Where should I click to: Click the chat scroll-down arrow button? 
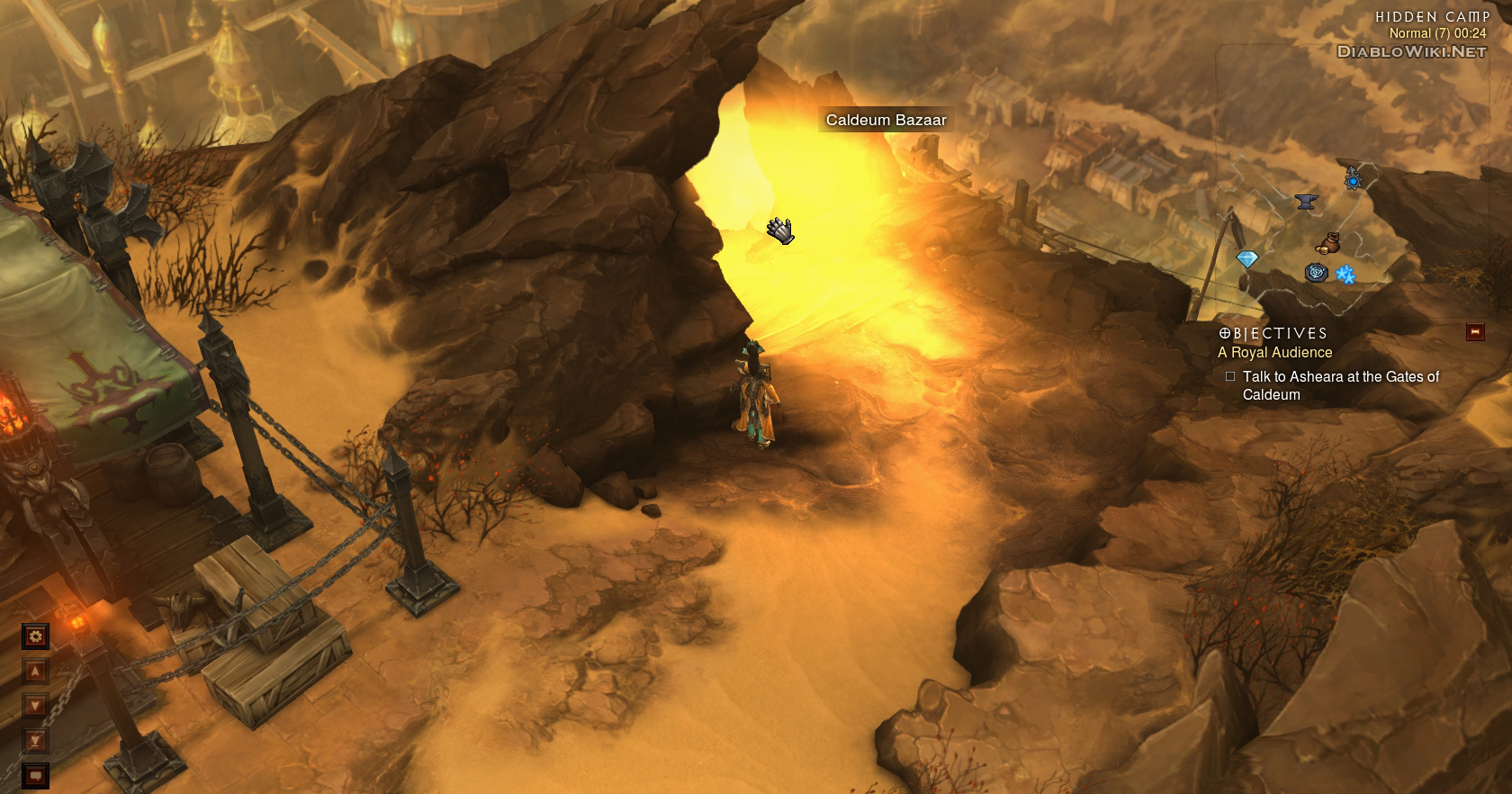point(35,706)
